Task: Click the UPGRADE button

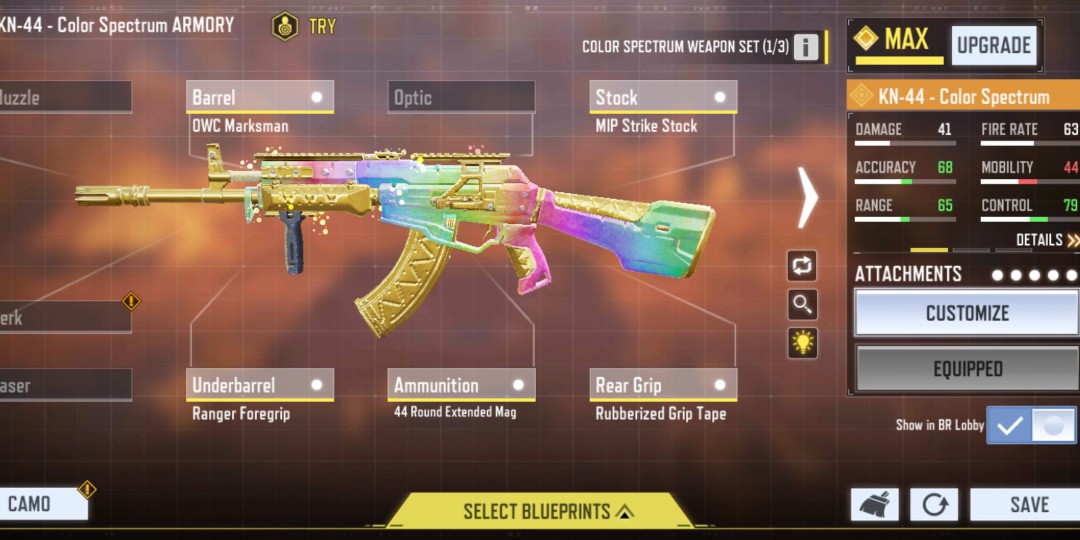Action: (993, 45)
